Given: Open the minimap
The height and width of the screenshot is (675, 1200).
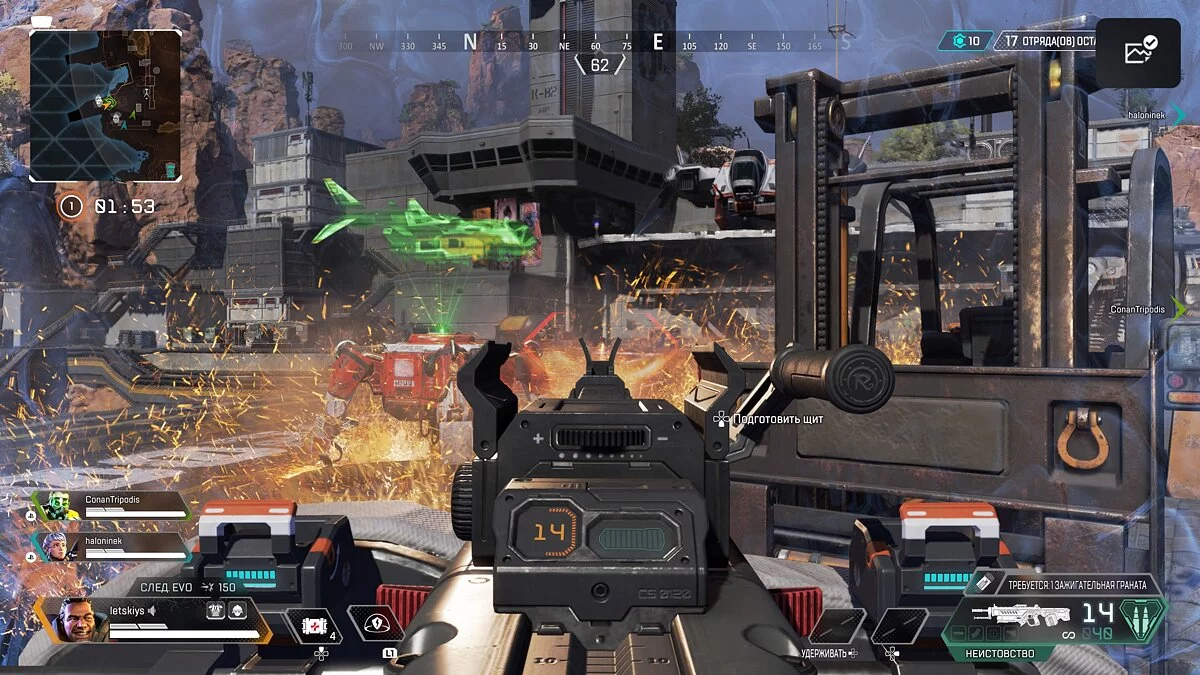Looking at the screenshot, I should coord(105,105).
